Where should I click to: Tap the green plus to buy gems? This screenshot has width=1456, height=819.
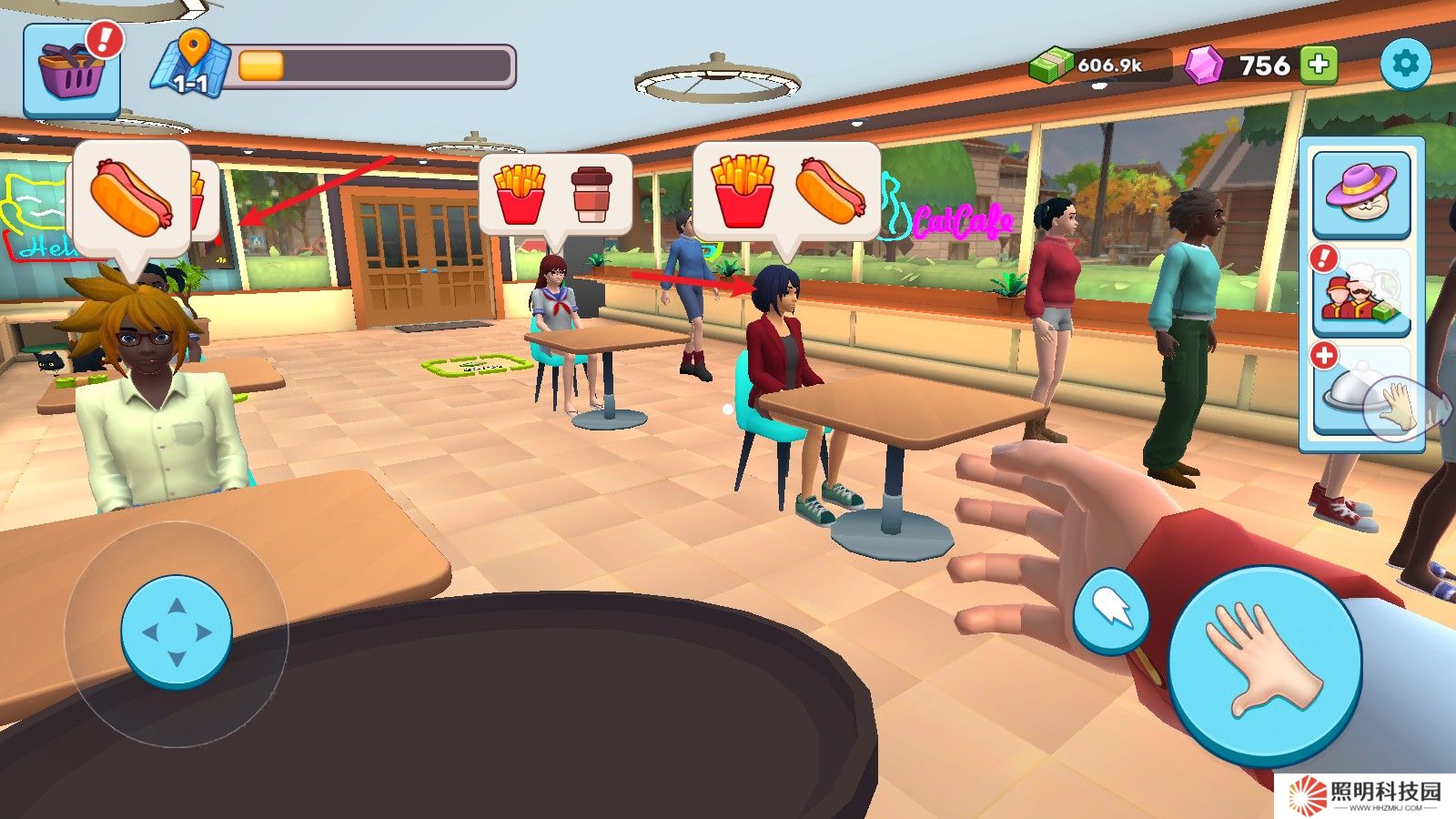tap(1318, 65)
